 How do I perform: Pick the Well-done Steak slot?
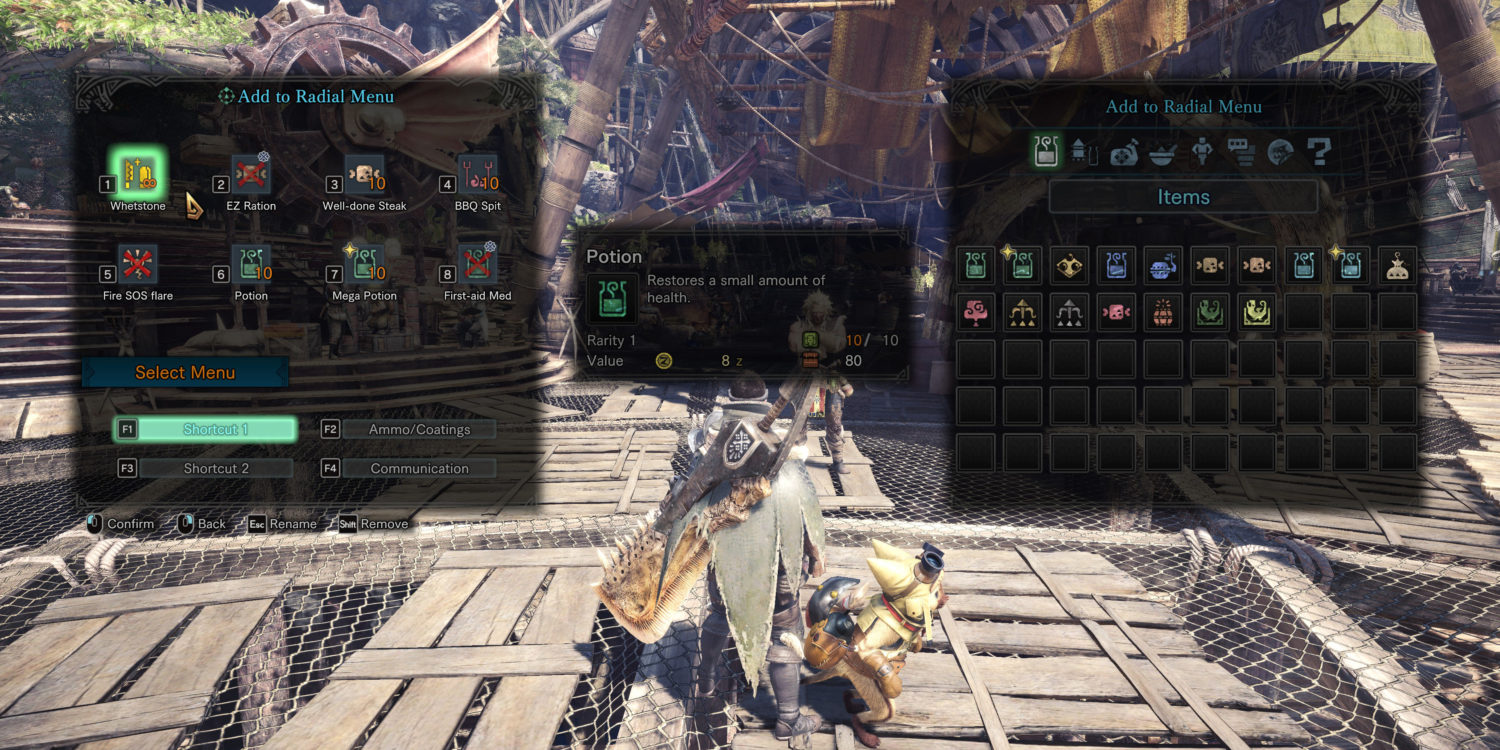[x=364, y=173]
